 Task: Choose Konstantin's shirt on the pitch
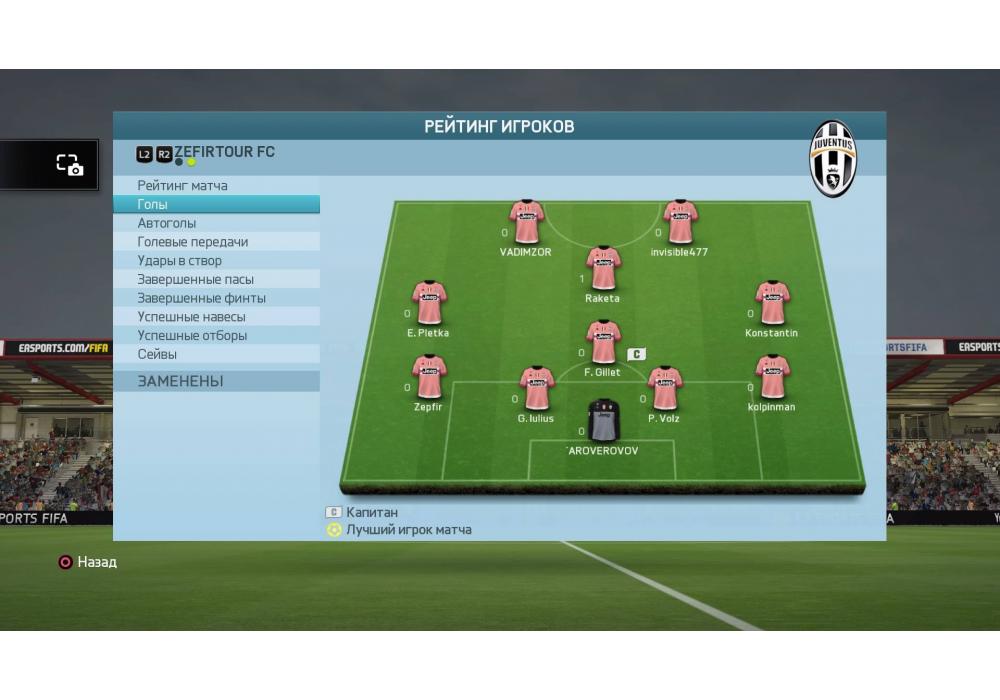pos(772,303)
